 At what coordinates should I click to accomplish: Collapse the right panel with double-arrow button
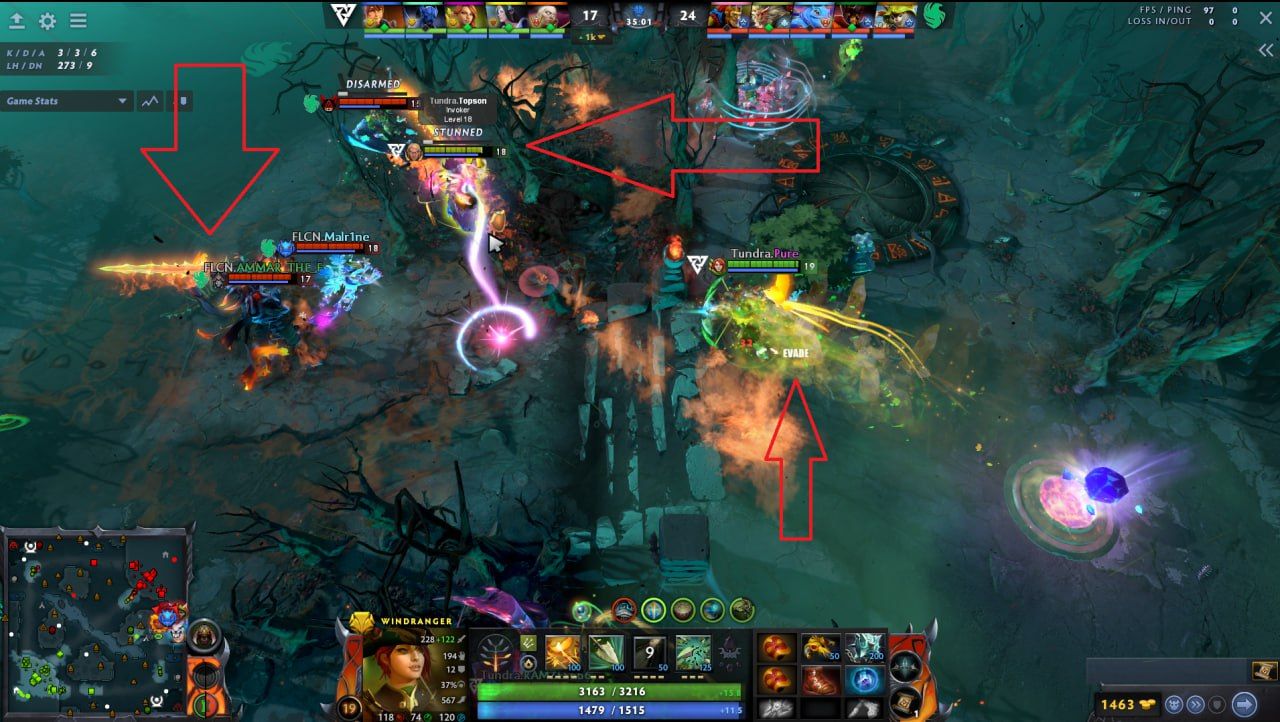pyautogui.click(x=1265, y=50)
